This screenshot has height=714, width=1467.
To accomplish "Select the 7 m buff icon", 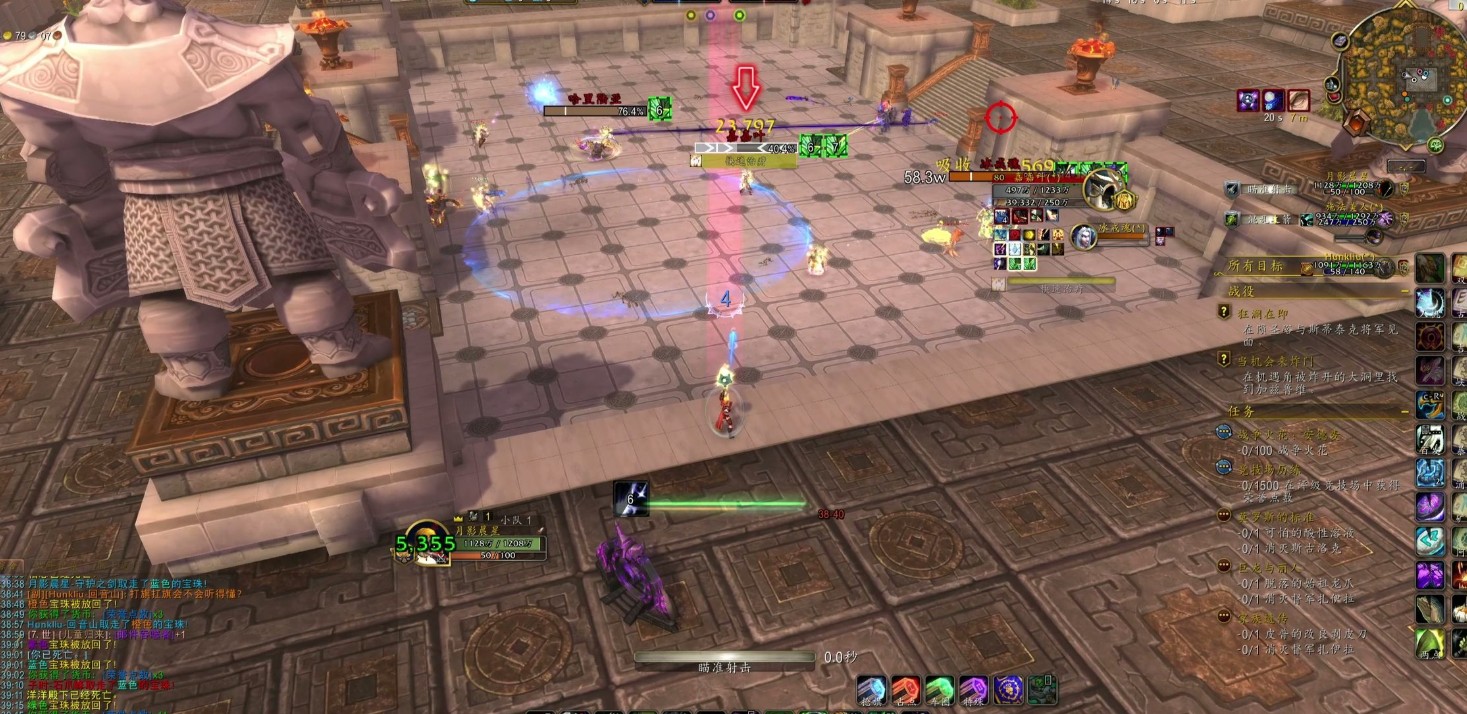I will 1298,100.
